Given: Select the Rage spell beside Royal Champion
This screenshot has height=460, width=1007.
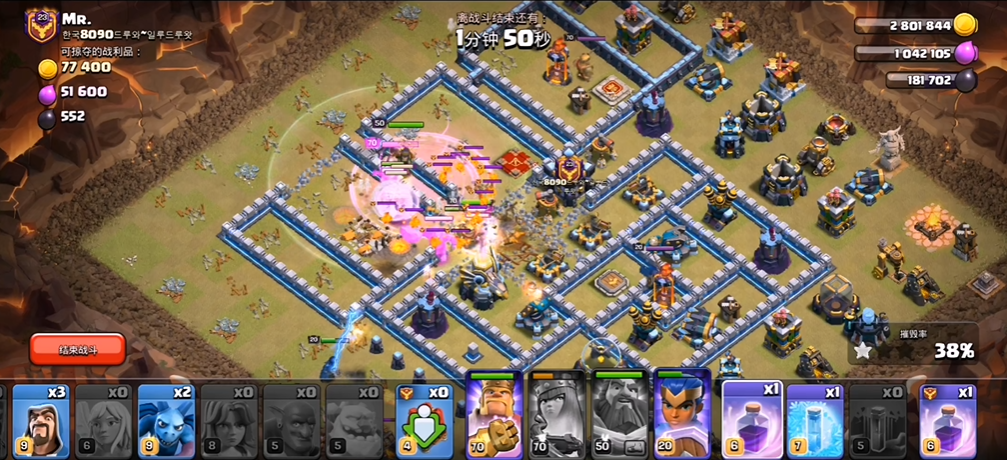Looking at the screenshot, I should (x=751, y=420).
